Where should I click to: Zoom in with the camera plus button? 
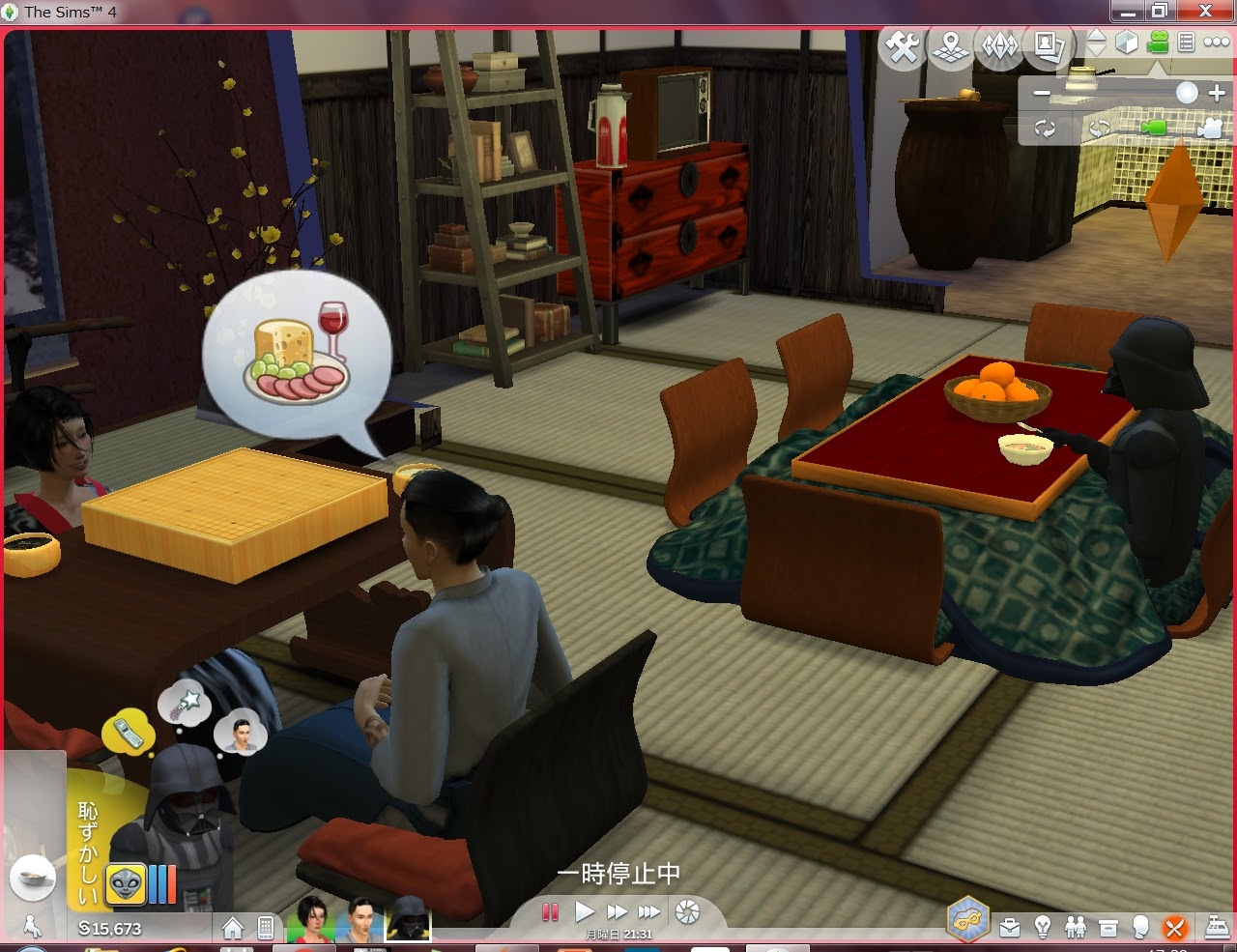(x=1217, y=93)
